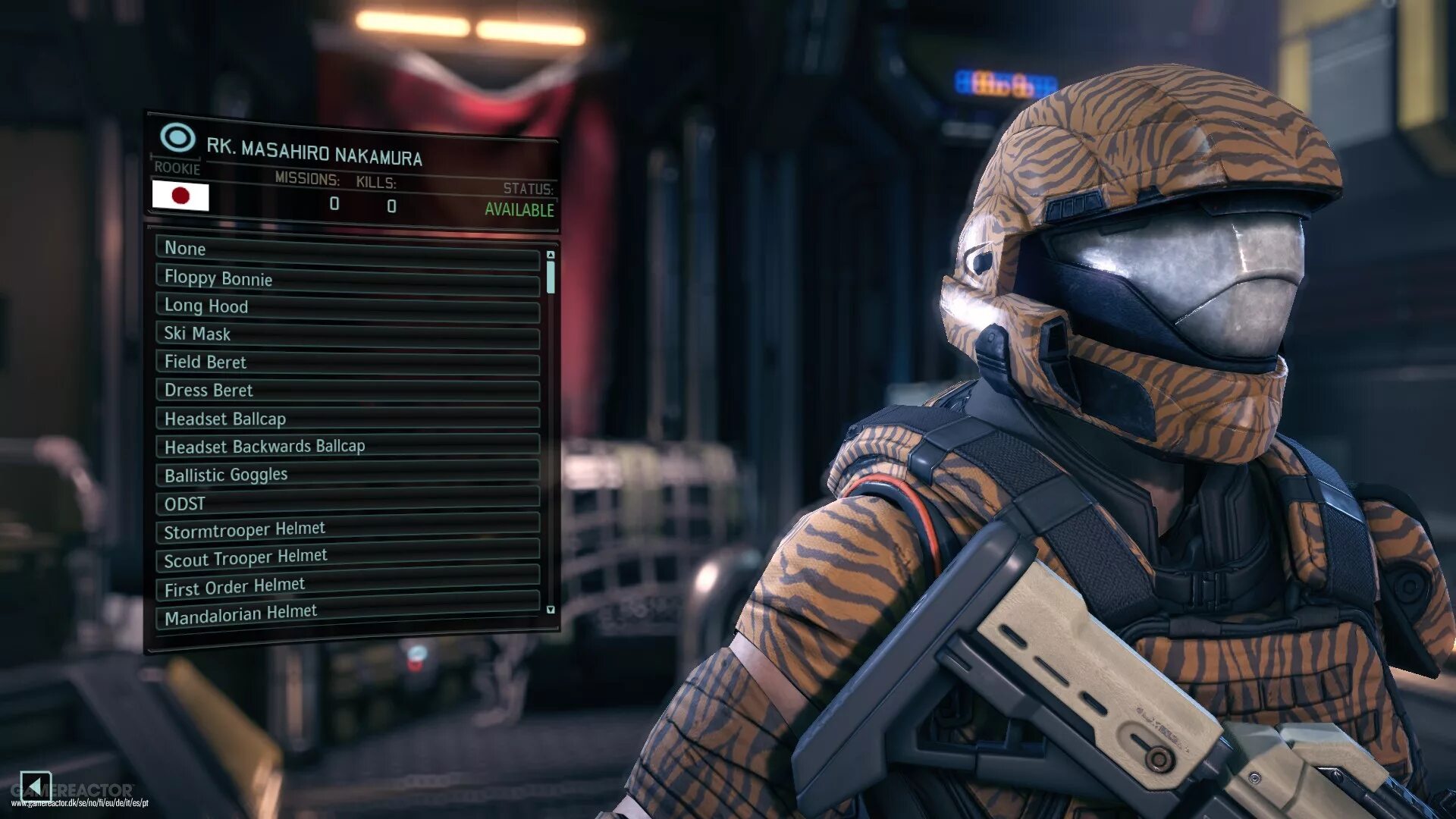1456x819 pixels.
Task: Select Field Beret from the list
Action: click(x=347, y=362)
